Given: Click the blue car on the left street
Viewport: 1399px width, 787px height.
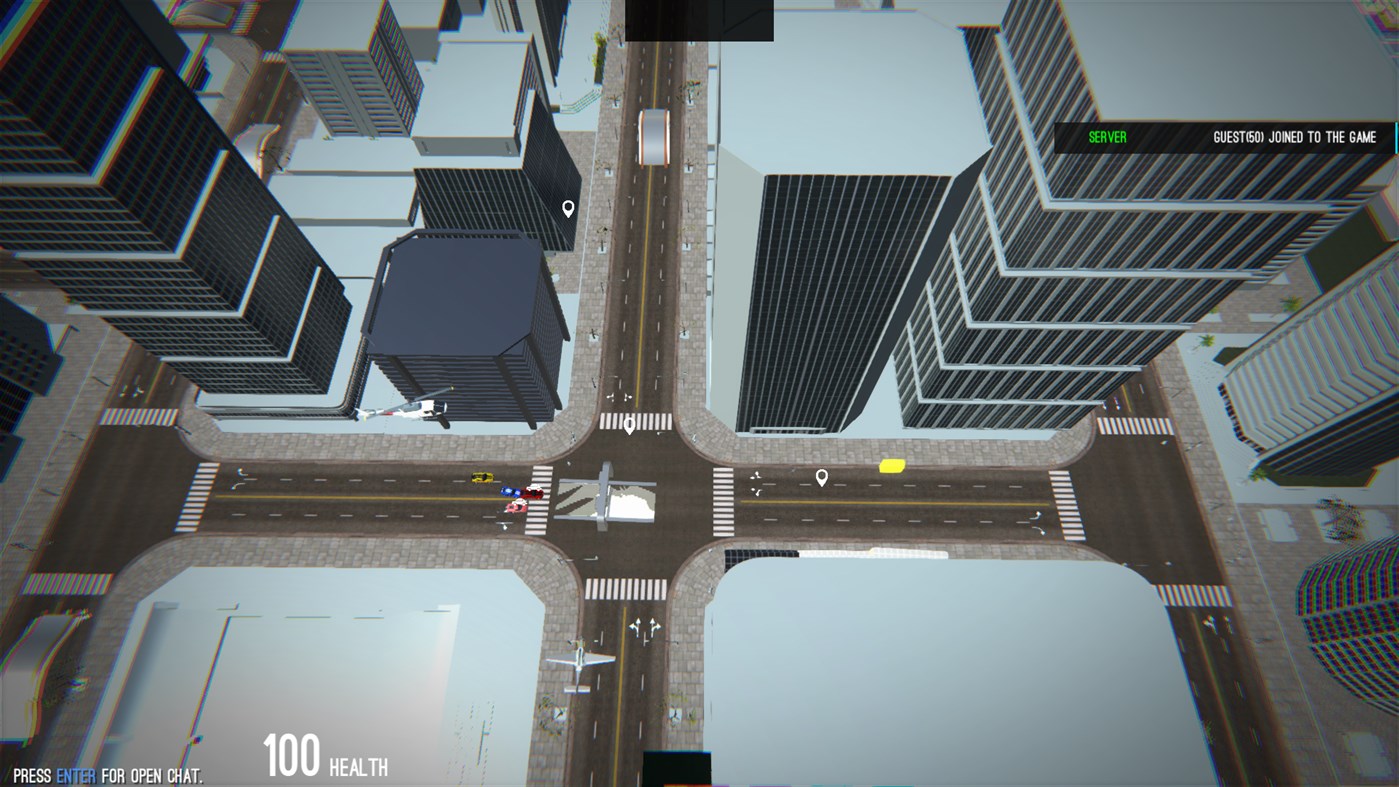Looking at the screenshot, I should pyautogui.click(x=510, y=490).
